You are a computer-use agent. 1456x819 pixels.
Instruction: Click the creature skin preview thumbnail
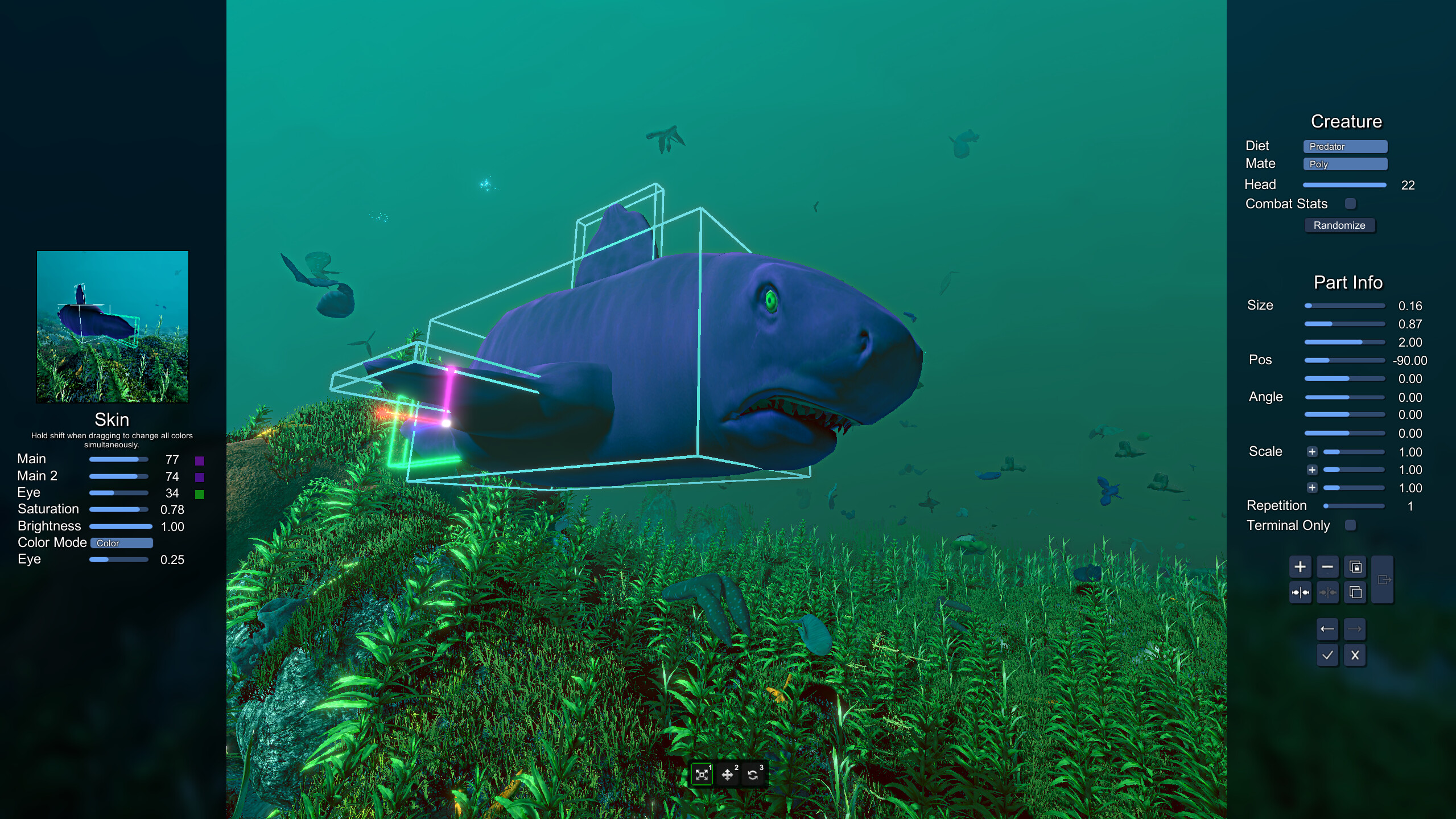pyautogui.click(x=112, y=326)
